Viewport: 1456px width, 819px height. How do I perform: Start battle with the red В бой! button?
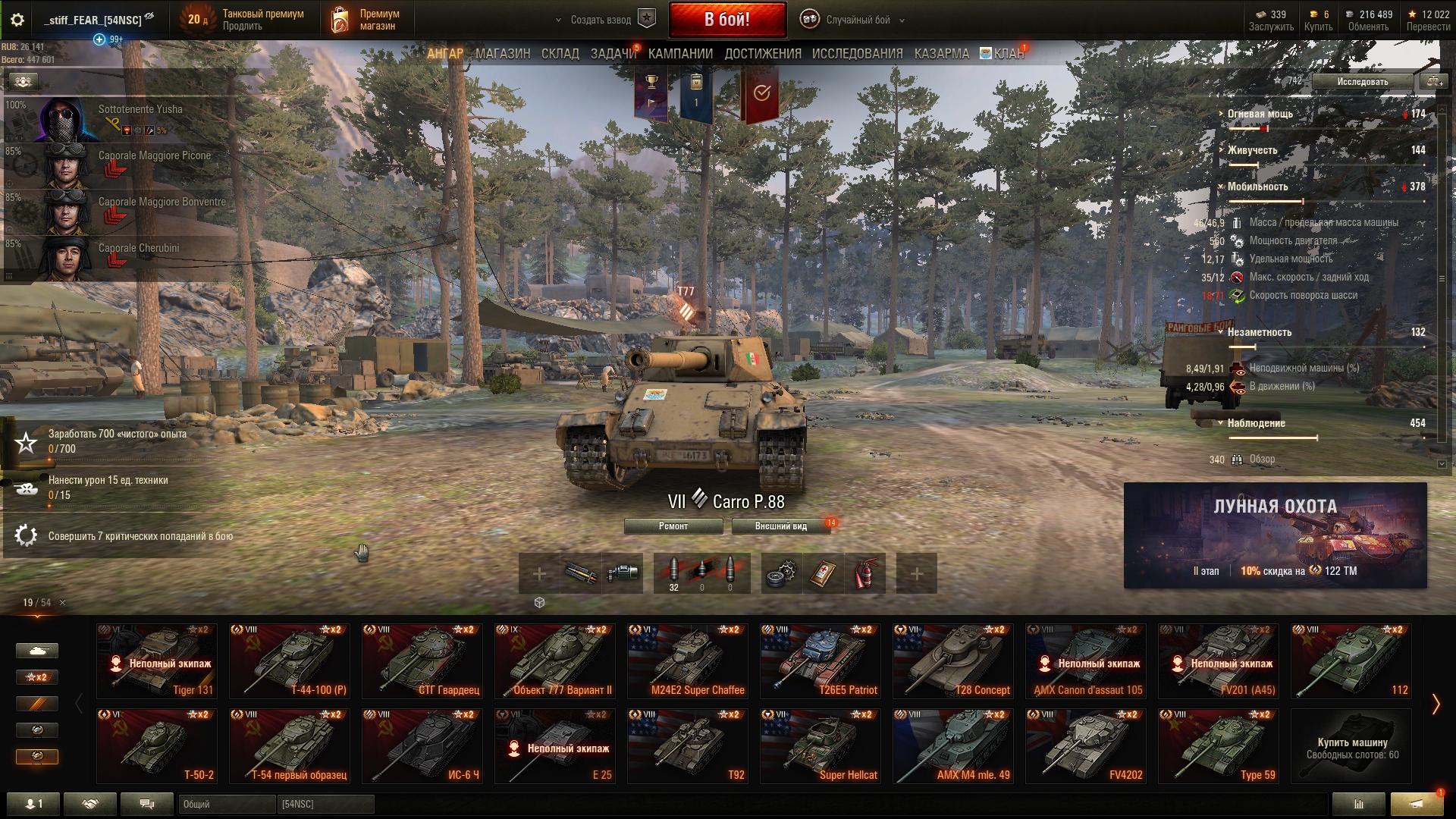point(726,20)
